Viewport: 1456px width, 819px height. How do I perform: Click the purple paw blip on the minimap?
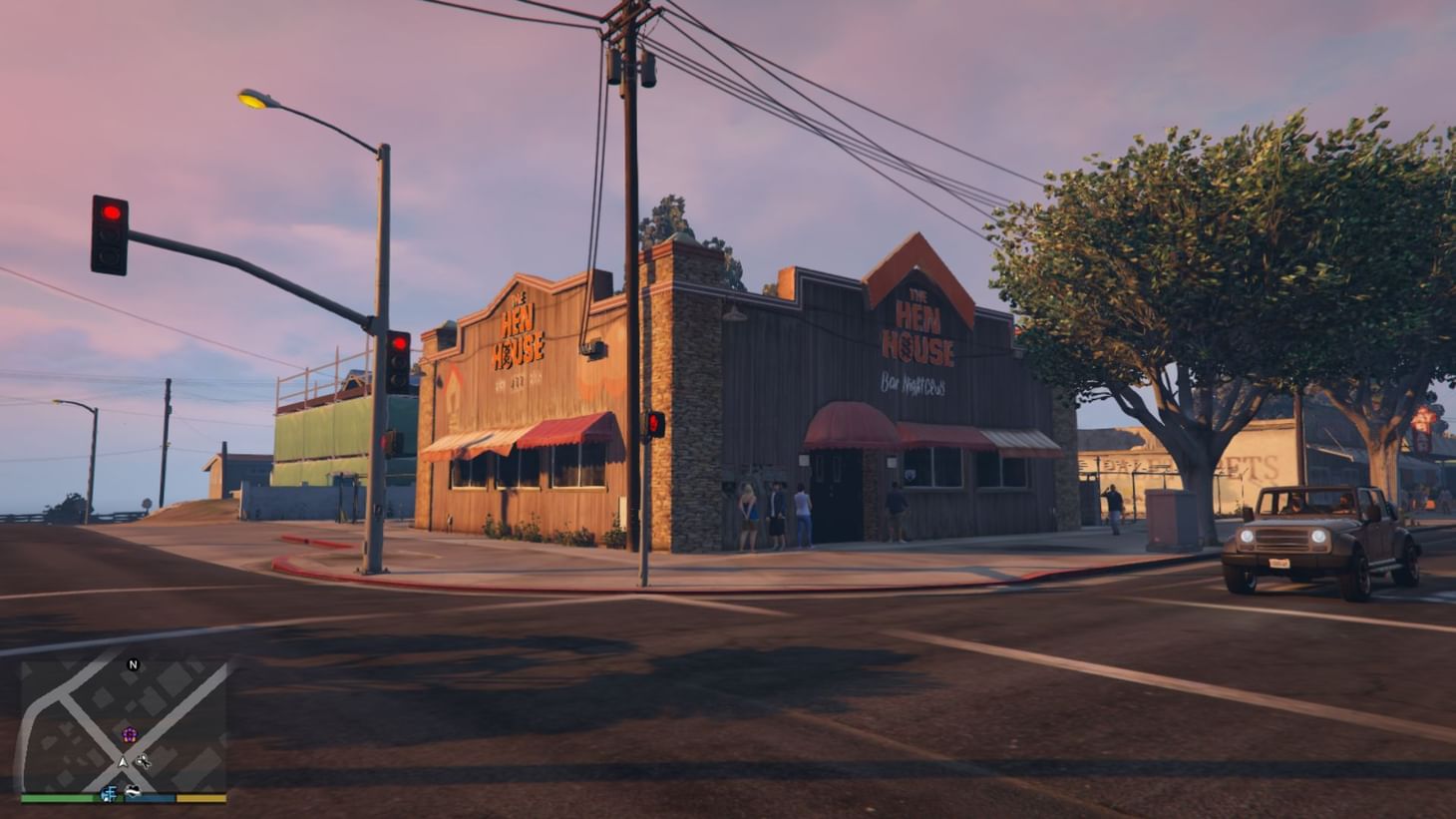click(131, 734)
